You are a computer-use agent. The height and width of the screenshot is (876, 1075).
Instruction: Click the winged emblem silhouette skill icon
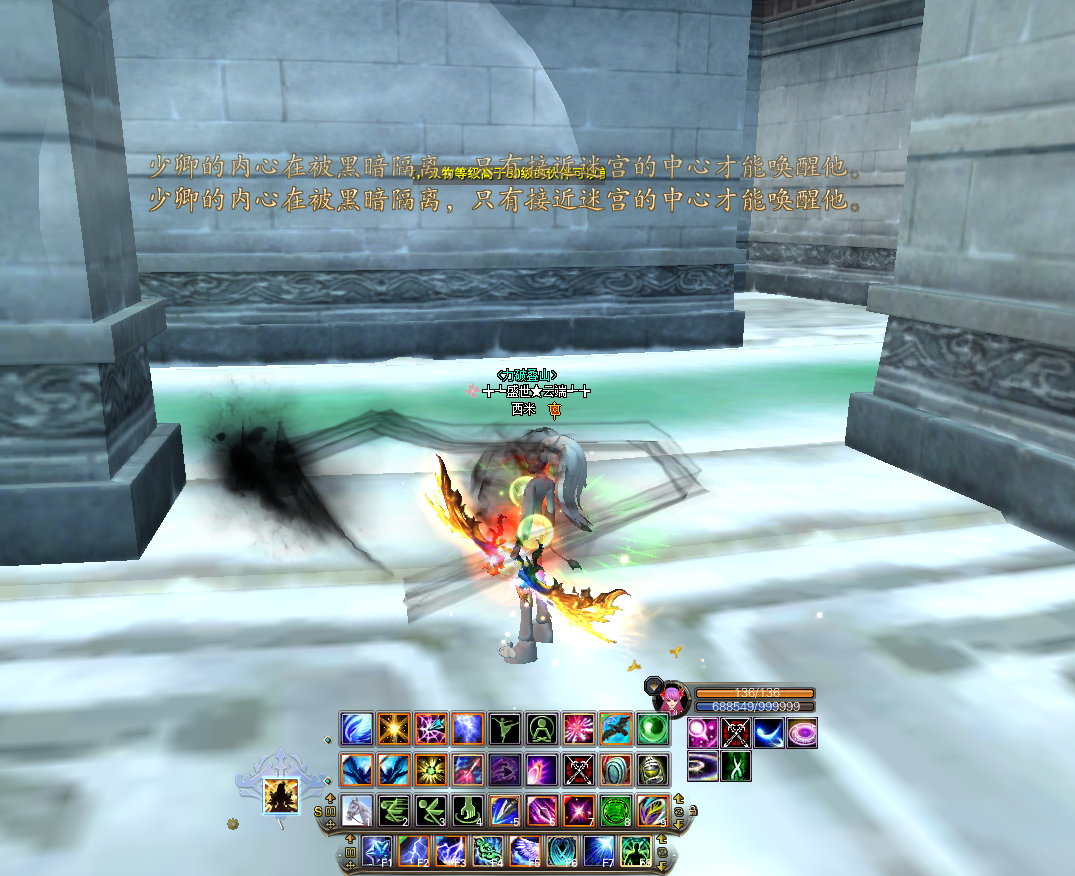point(281,796)
